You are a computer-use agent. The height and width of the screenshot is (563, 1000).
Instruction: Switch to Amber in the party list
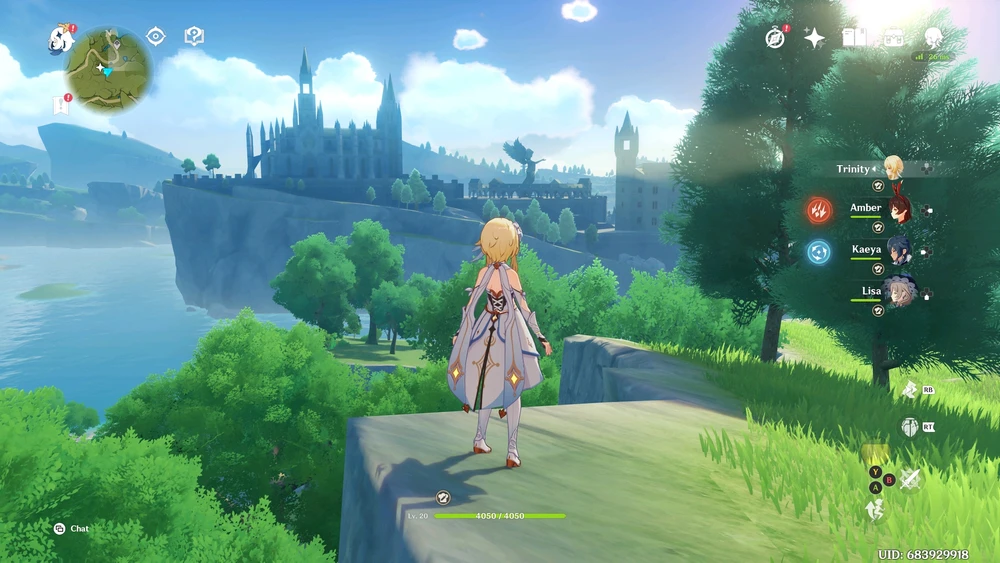pyautogui.click(x=897, y=209)
